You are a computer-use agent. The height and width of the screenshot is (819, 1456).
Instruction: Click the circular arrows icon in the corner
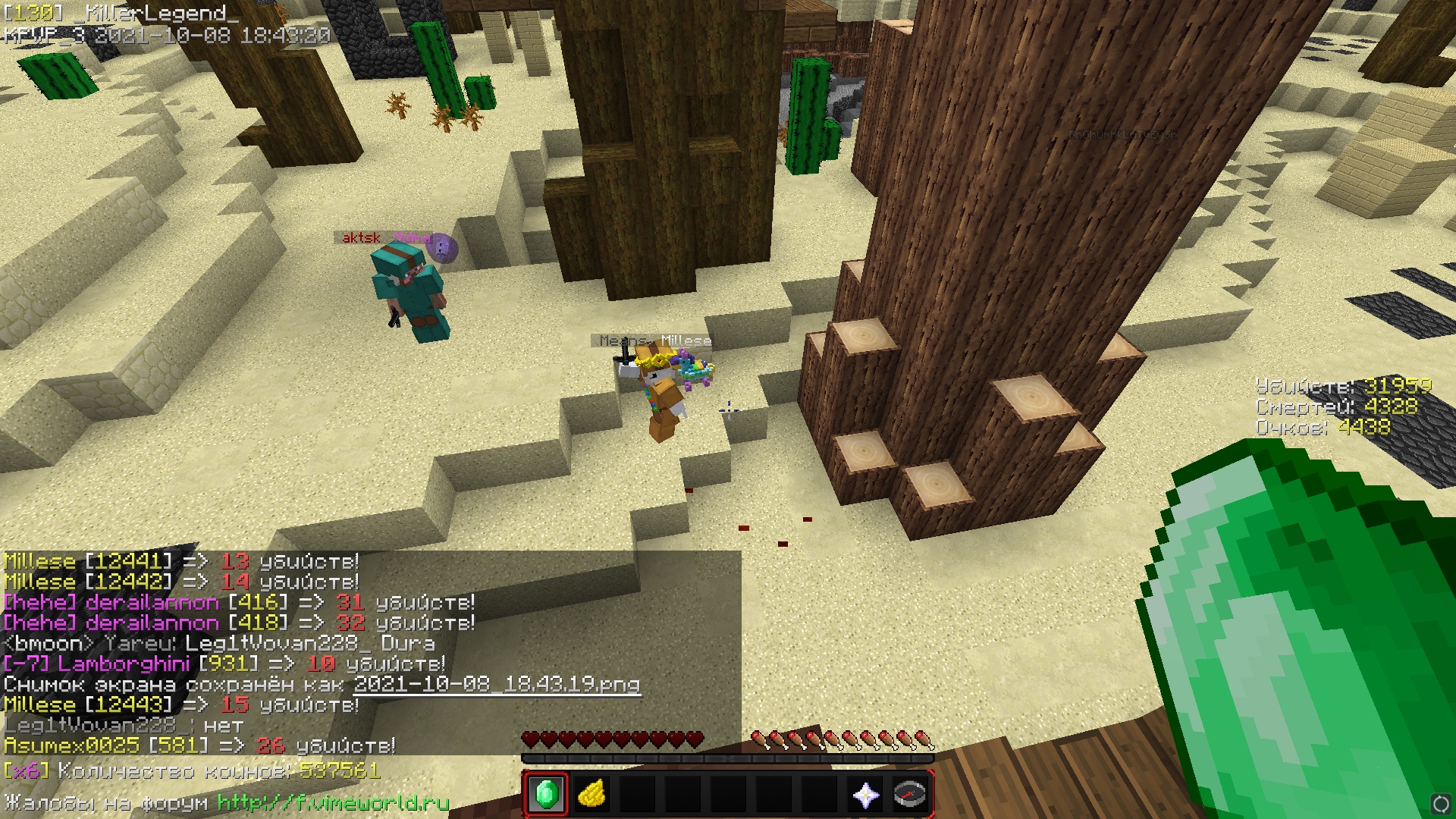pyautogui.click(x=1440, y=803)
